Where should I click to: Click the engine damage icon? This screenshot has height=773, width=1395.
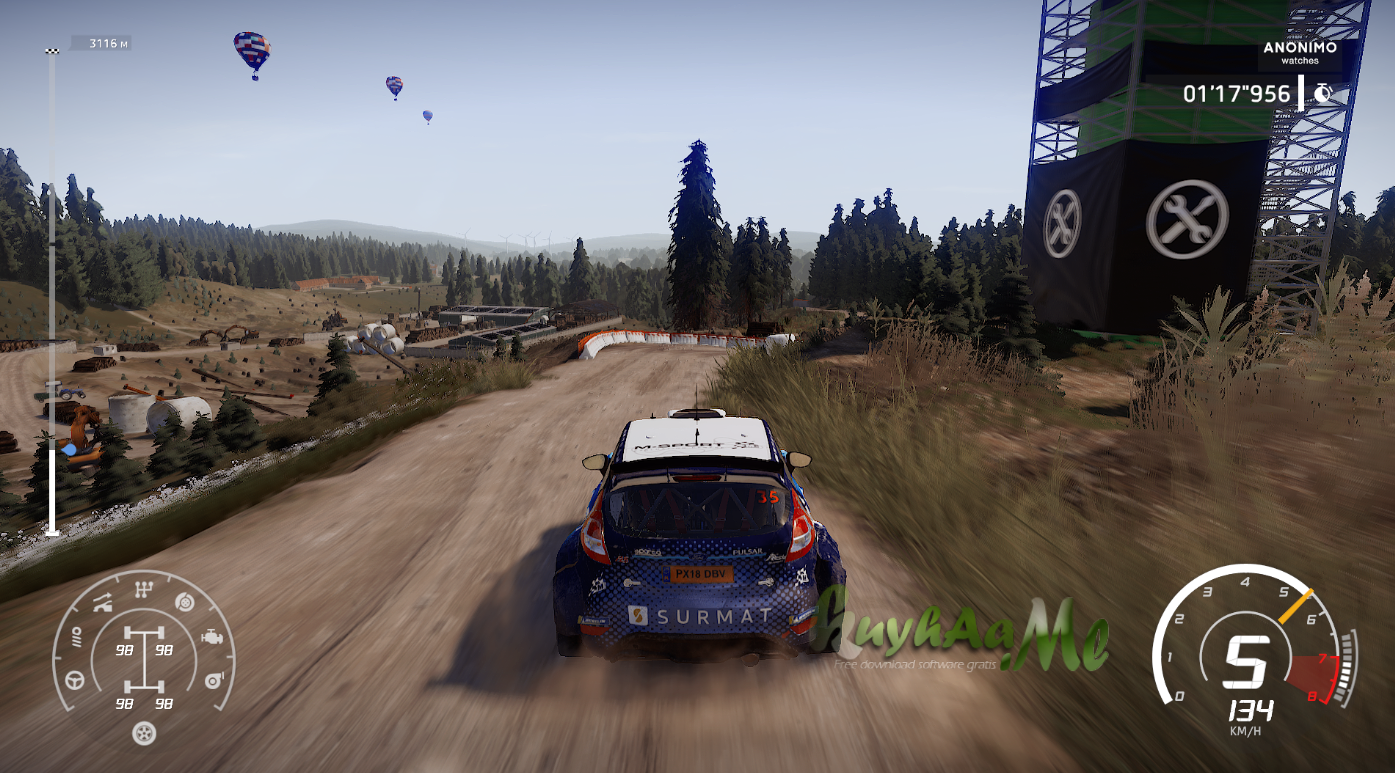(212, 636)
